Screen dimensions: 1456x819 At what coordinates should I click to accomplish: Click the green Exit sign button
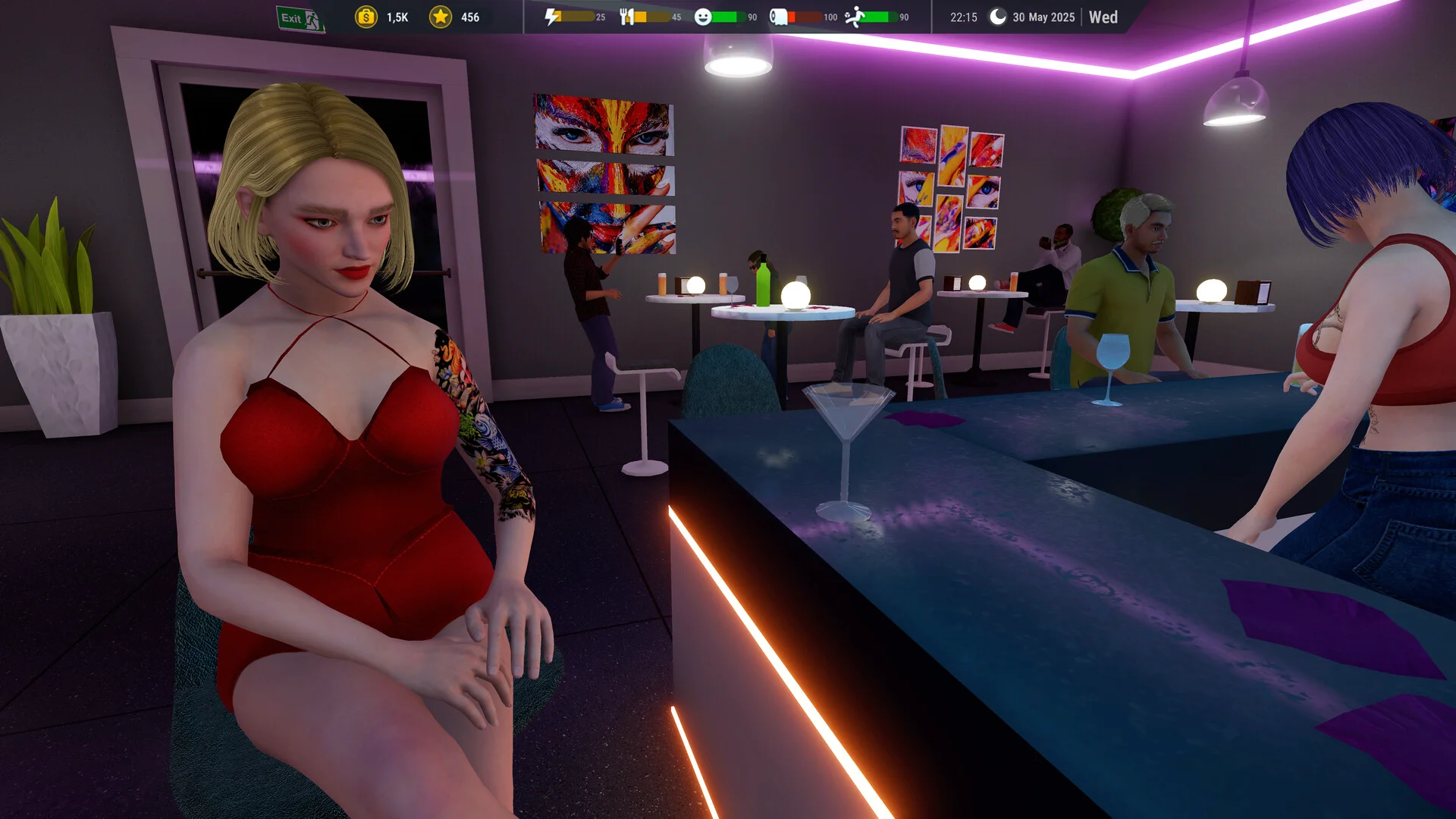[x=300, y=18]
